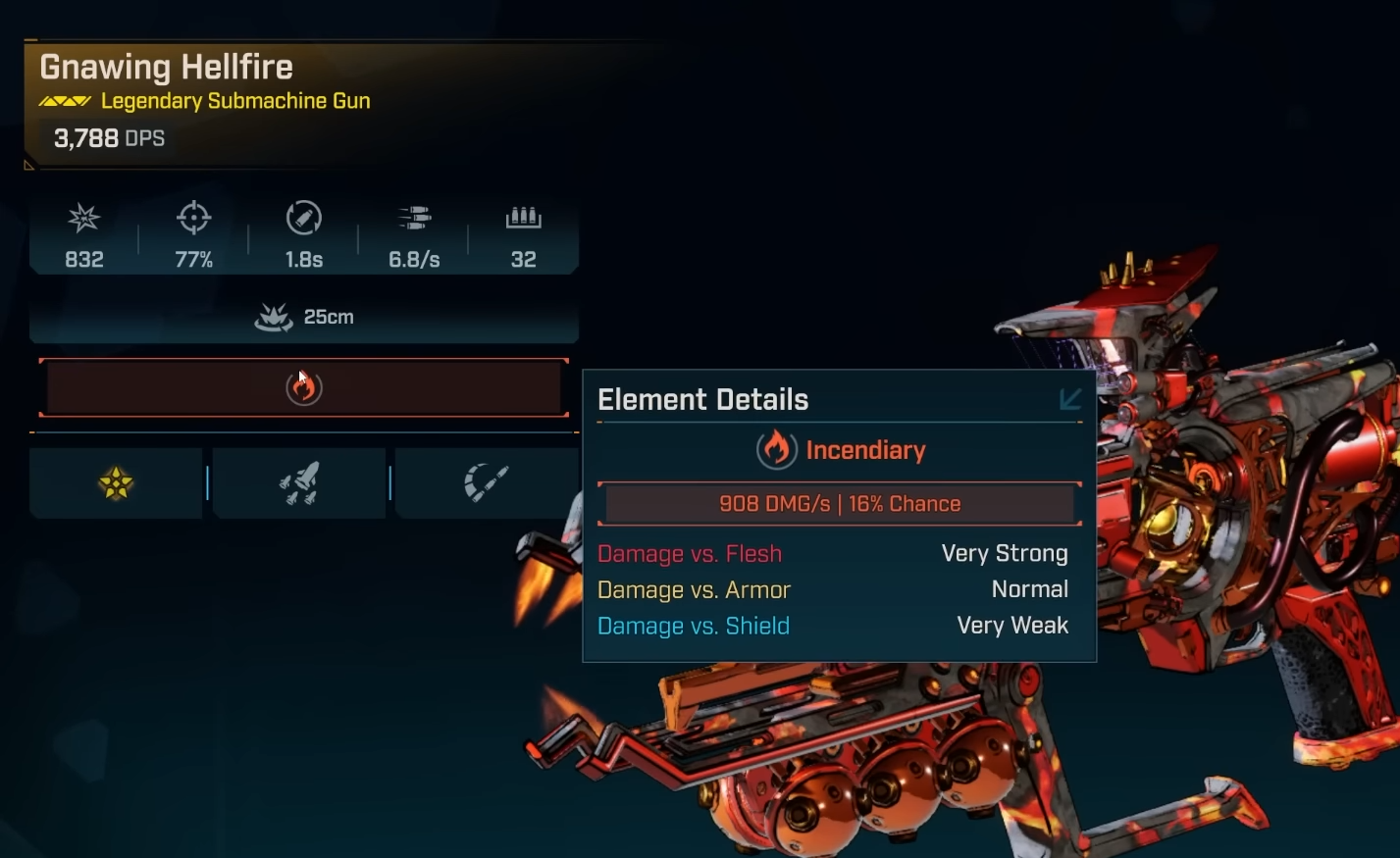Select the curved bullet trail perk
Screen dimensions: 1400x858
486,482
